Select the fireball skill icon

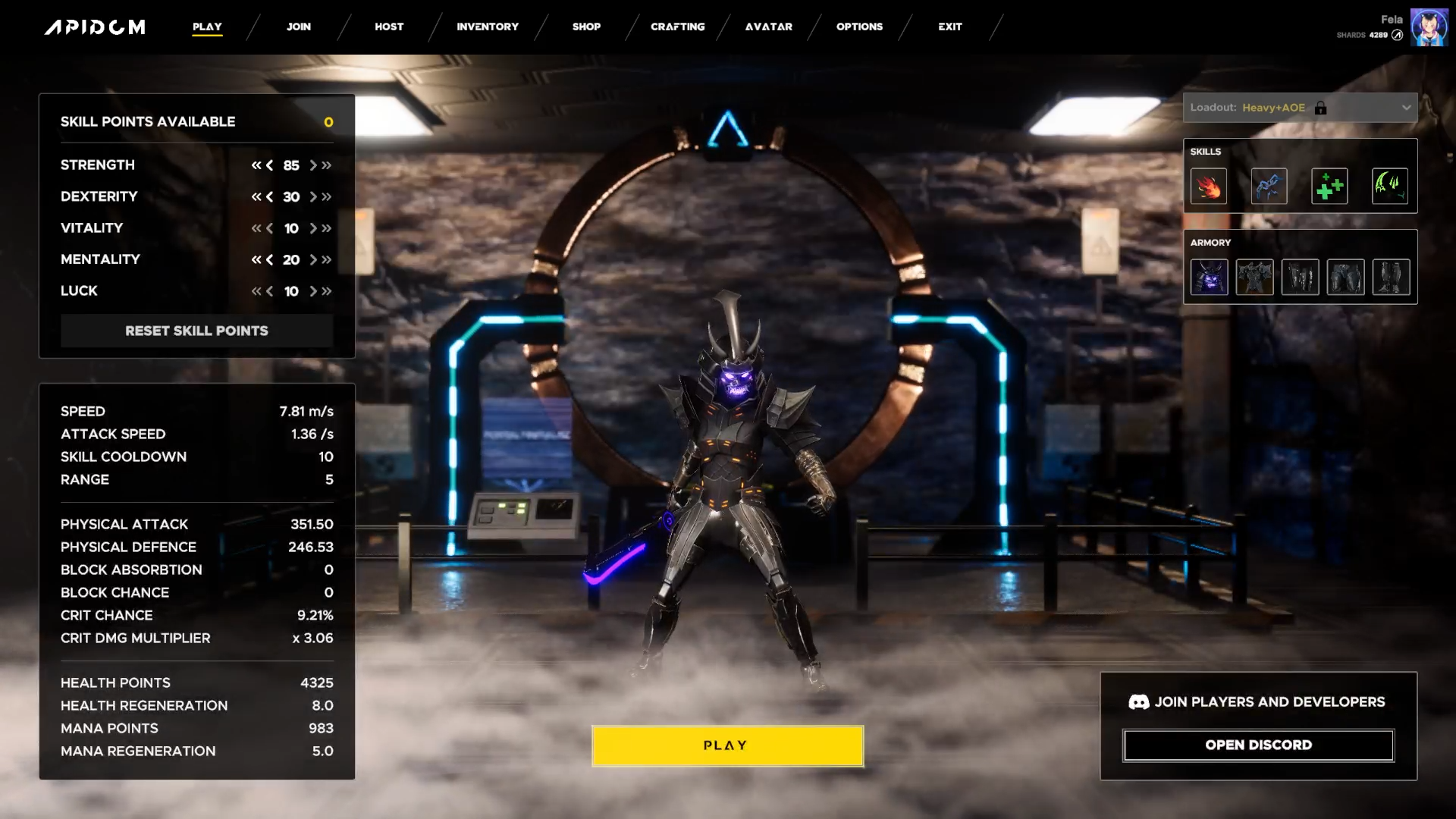1209,187
